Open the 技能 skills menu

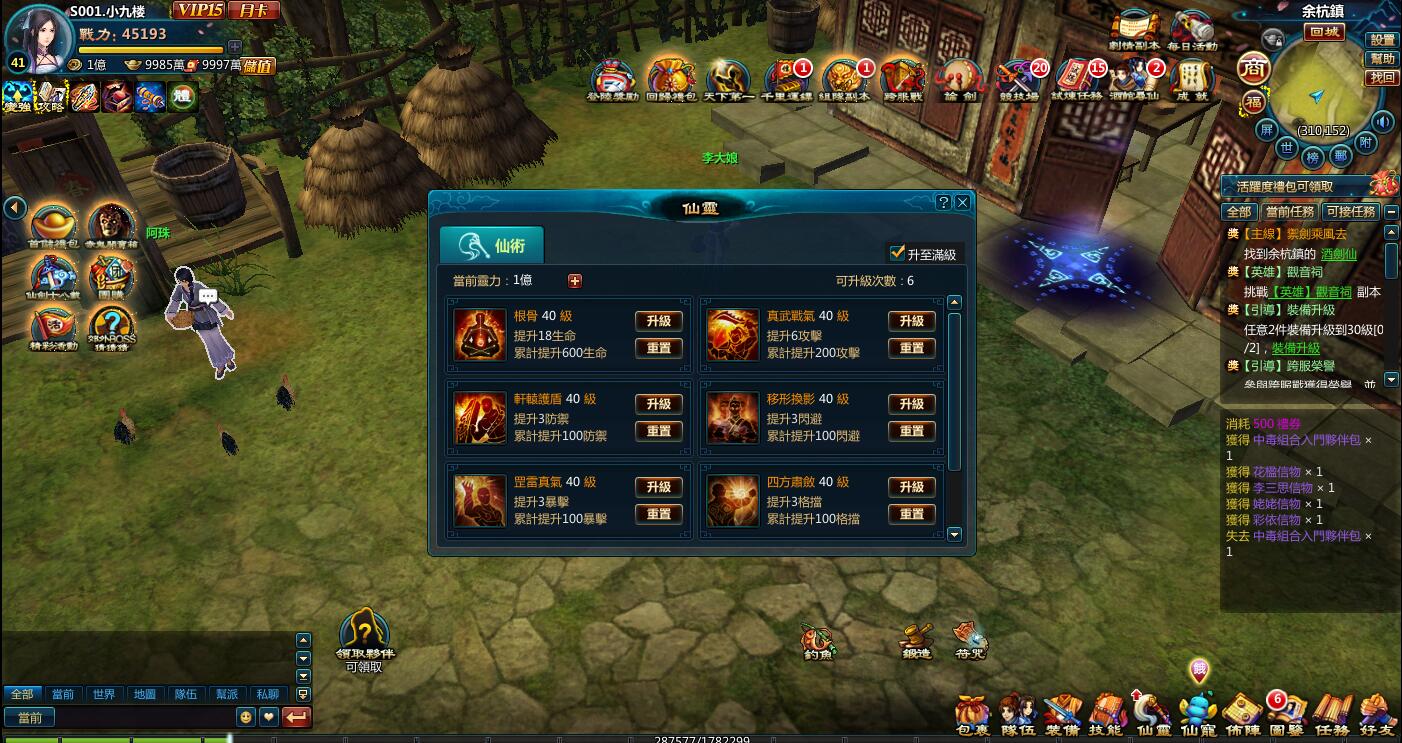pos(1107,714)
